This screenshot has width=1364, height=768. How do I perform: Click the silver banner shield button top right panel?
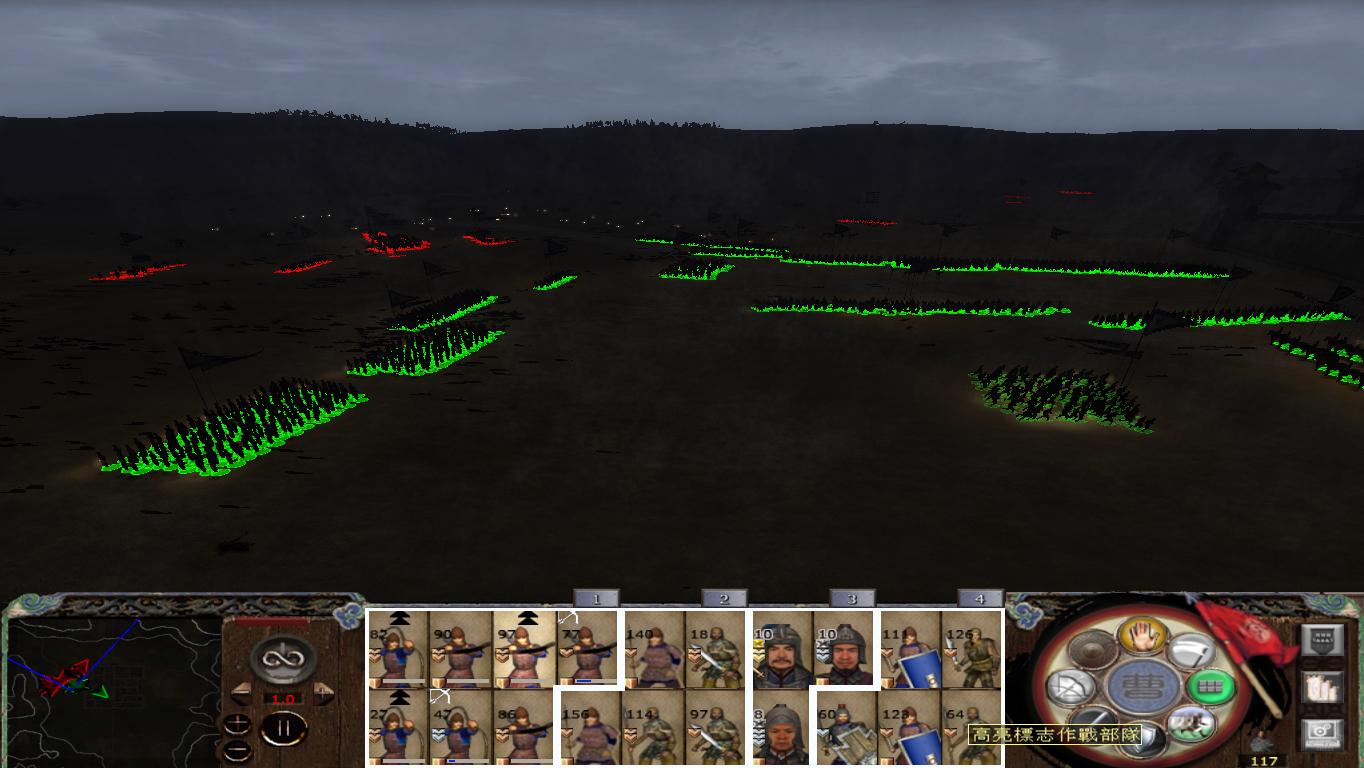[1323, 639]
